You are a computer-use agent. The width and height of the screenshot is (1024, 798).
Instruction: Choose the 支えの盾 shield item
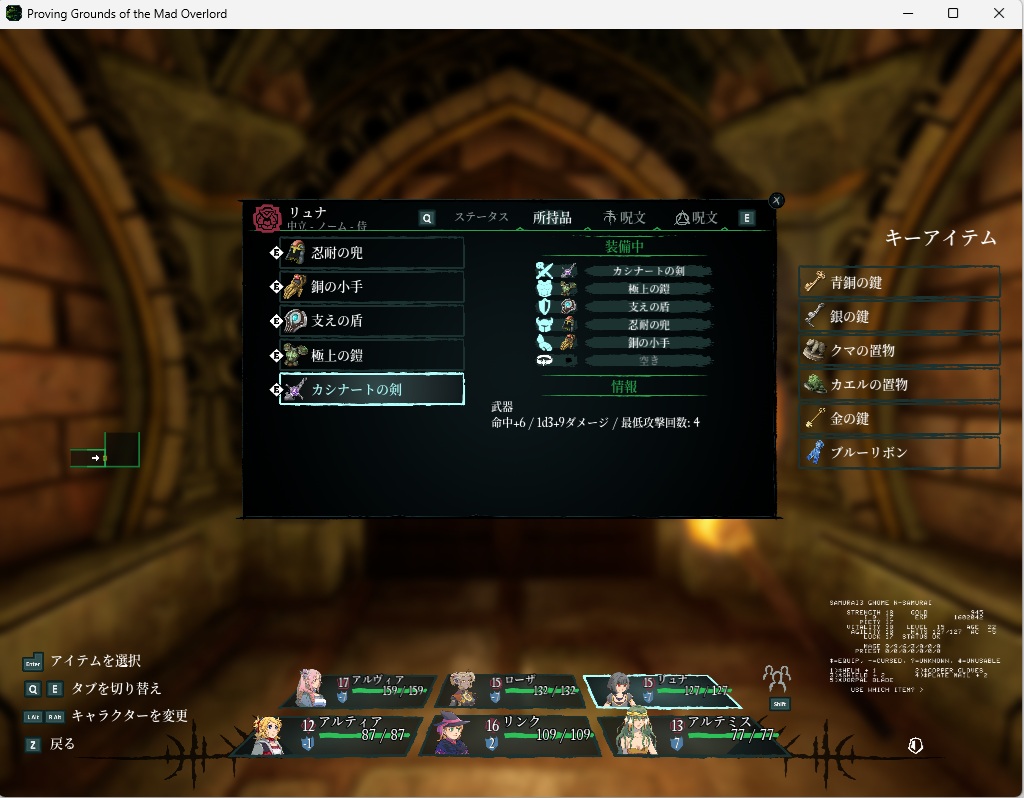371,321
